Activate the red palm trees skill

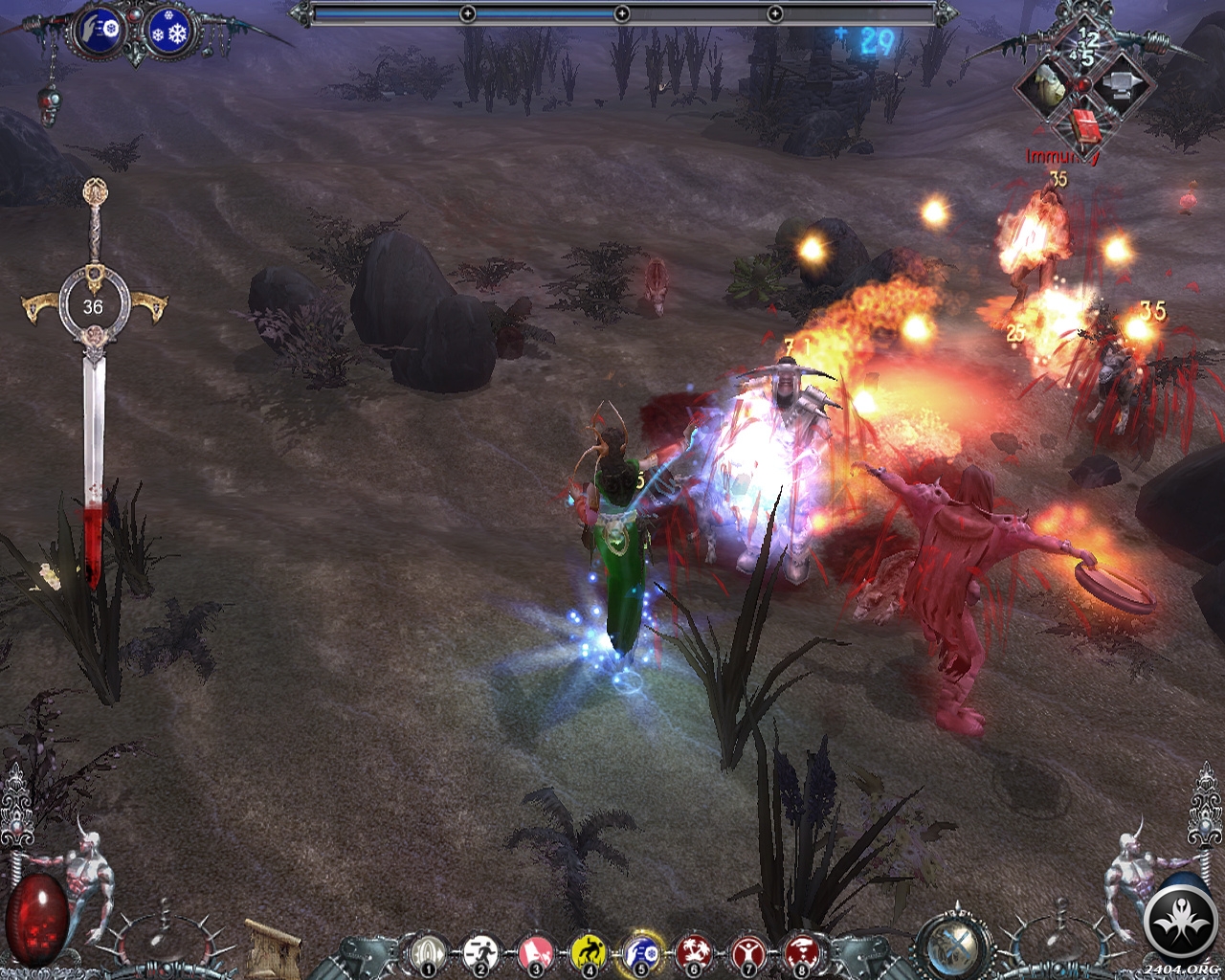[694, 952]
